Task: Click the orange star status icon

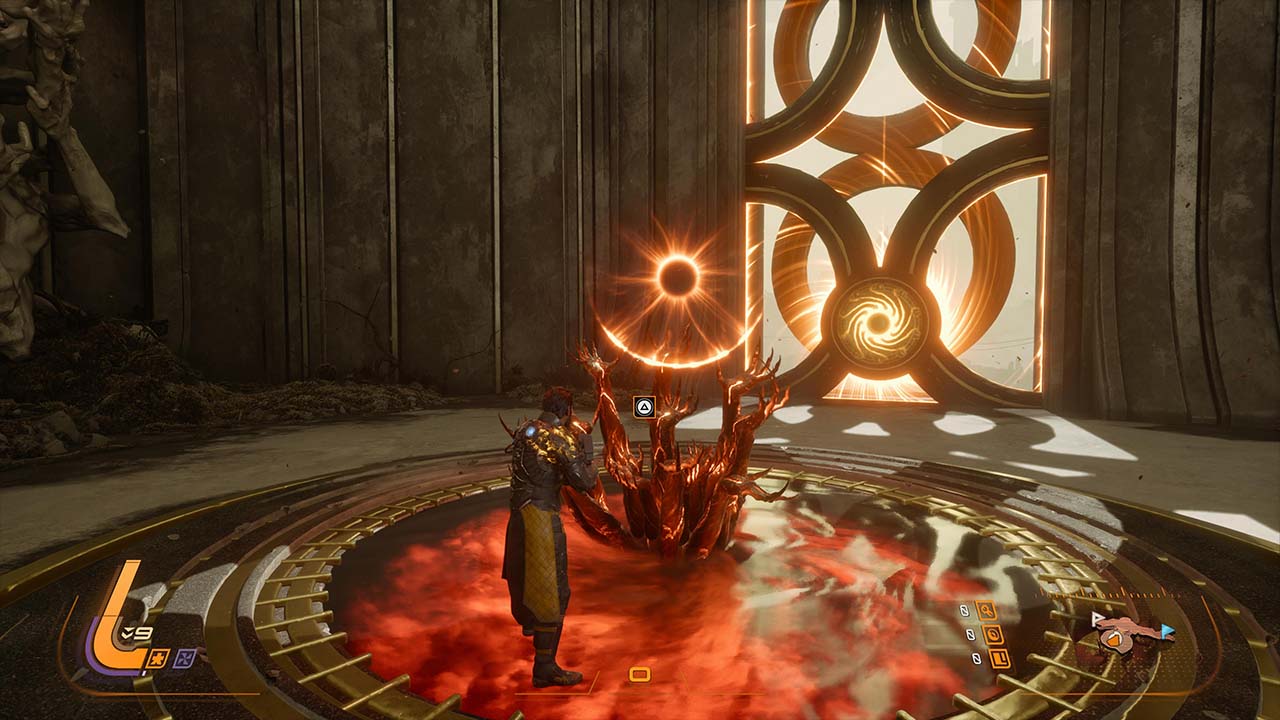Action: click(159, 656)
